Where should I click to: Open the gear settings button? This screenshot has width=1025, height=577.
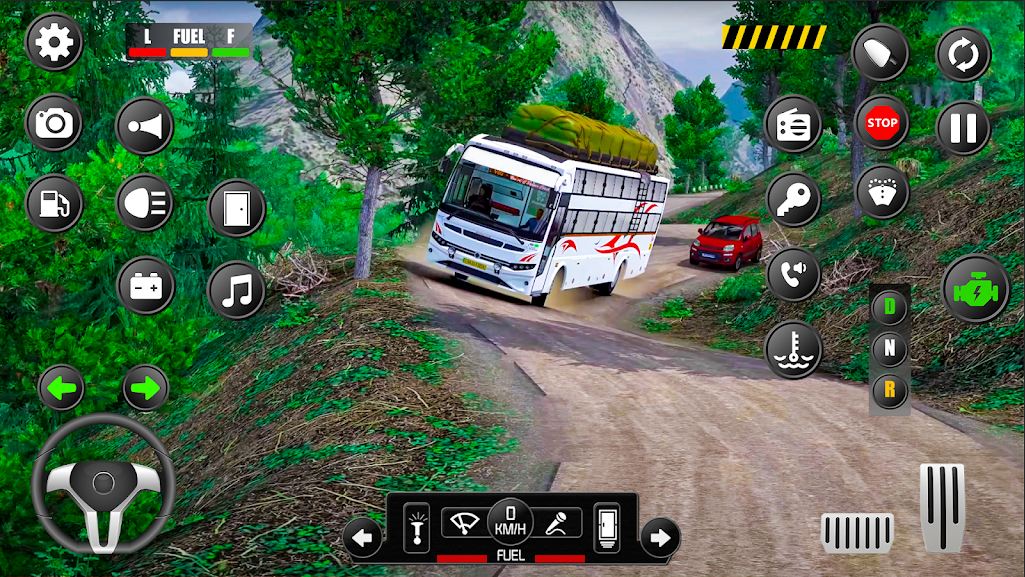point(54,43)
